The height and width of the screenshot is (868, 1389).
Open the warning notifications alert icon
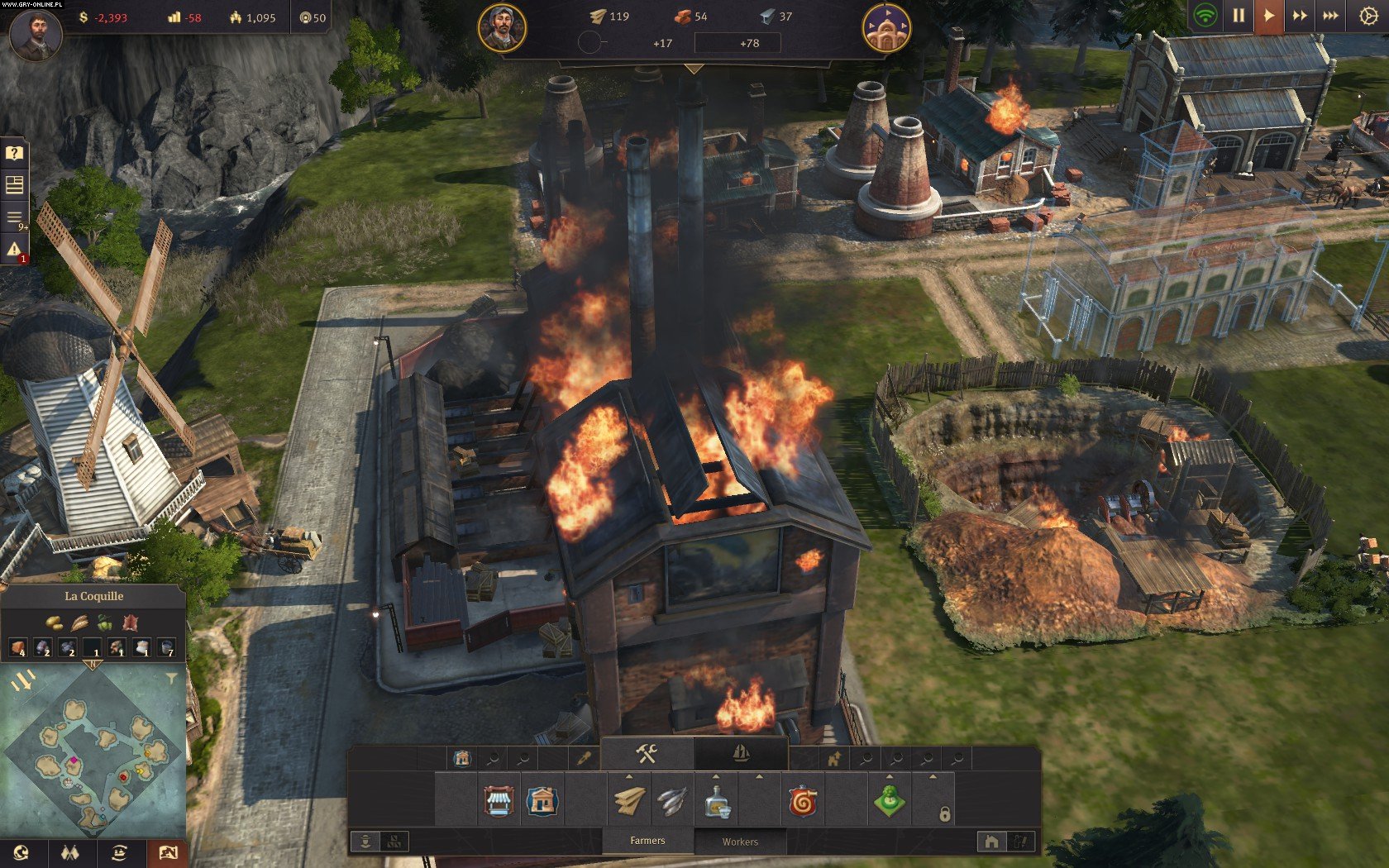click(x=14, y=250)
